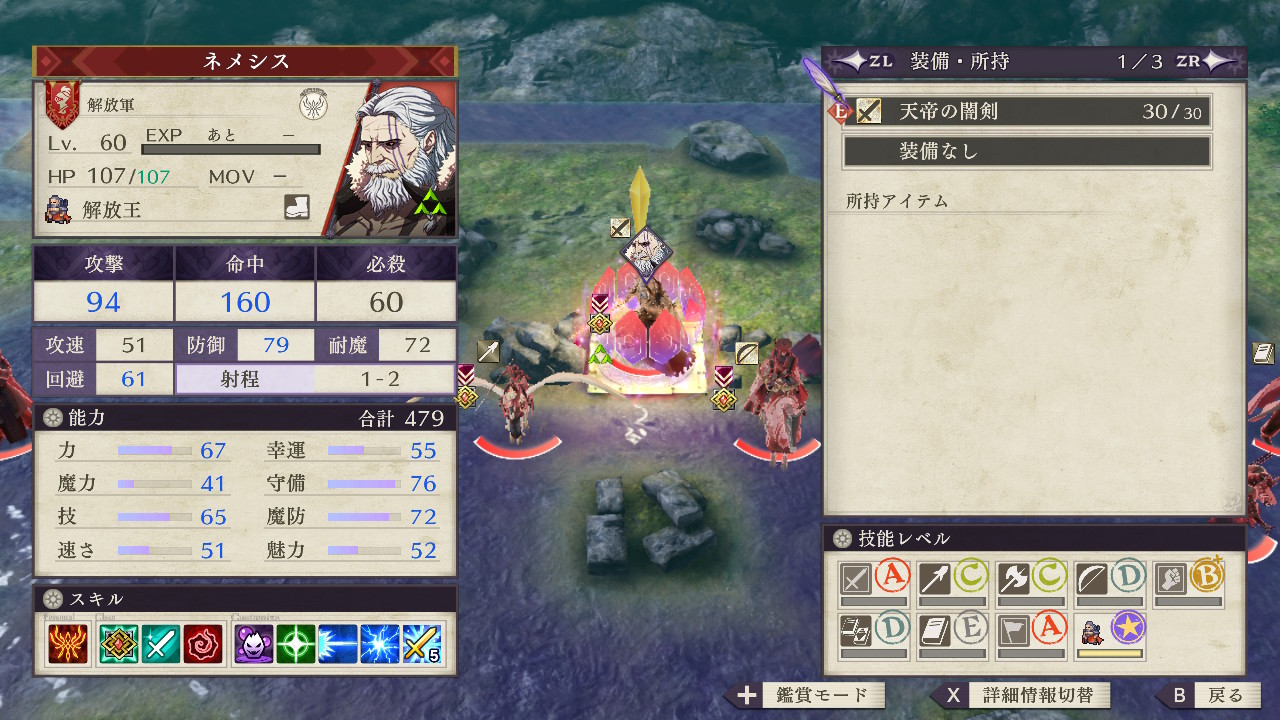The height and width of the screenshot is (720, 1280).
Task: Choose the green crosshair skill icon
Action: (296, 645)
